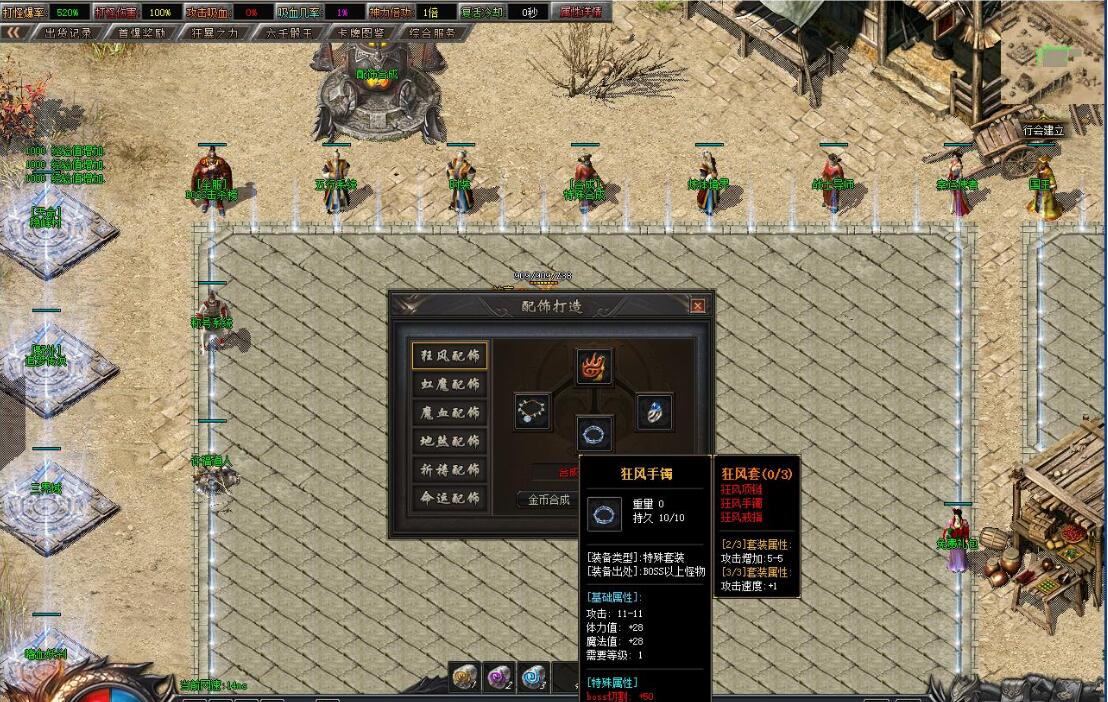Open the 首爆奖励 first-drop rewards

click(142, 32)
